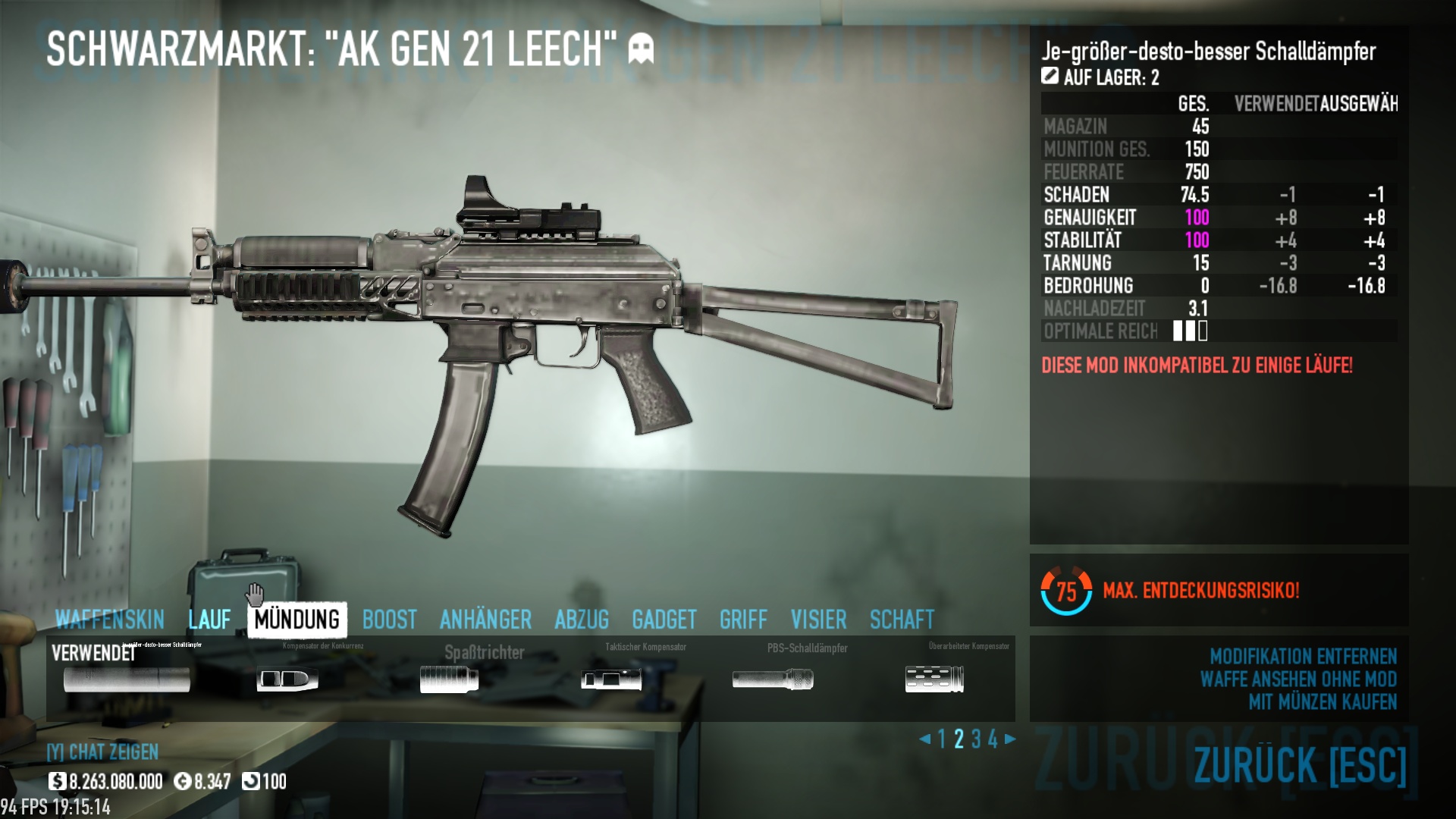The image size is (1456, 819).
Task: Open the Lauf category
Action: [209, 620]
